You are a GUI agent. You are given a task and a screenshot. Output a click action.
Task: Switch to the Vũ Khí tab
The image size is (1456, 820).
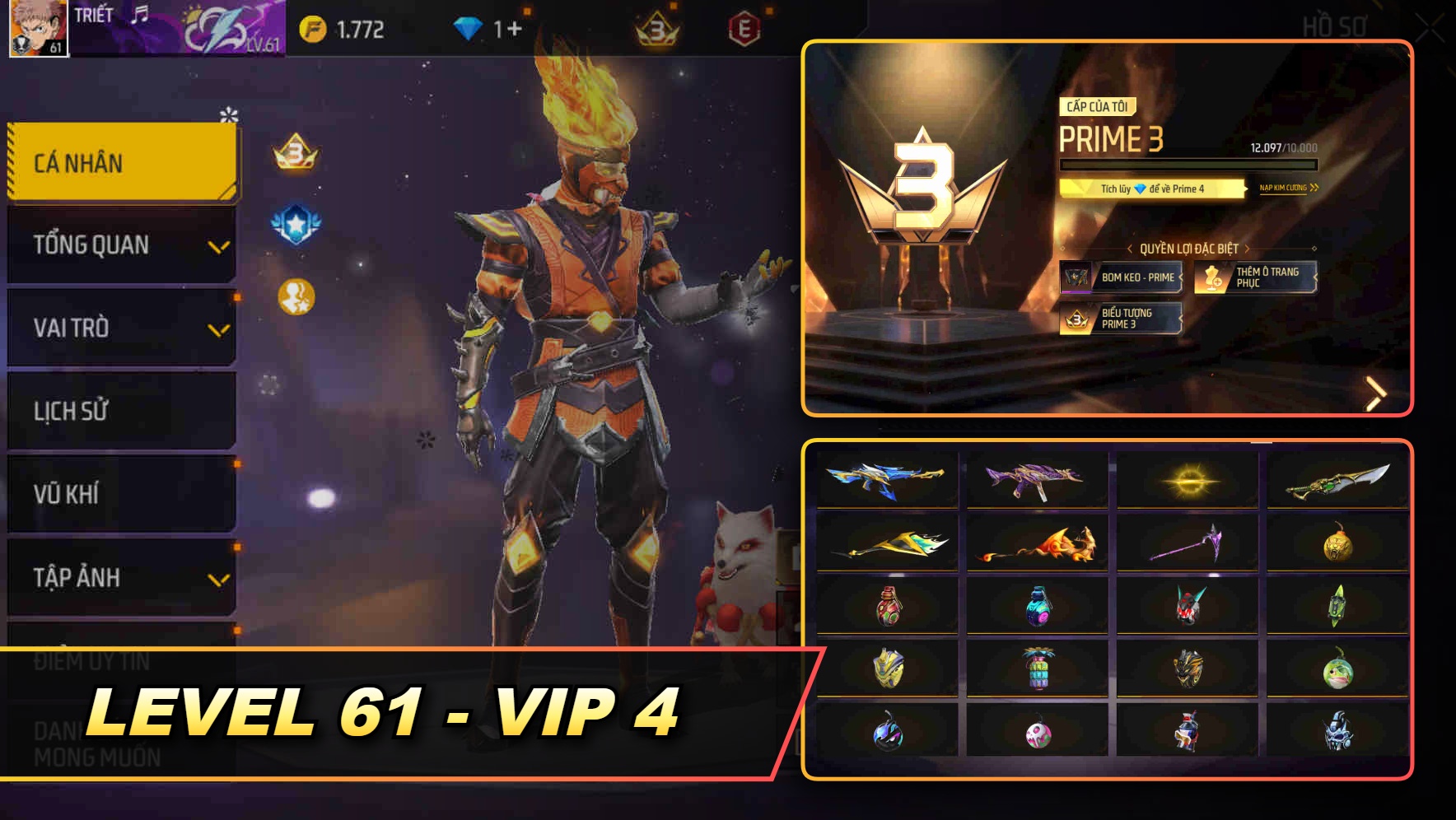point(121,495)
